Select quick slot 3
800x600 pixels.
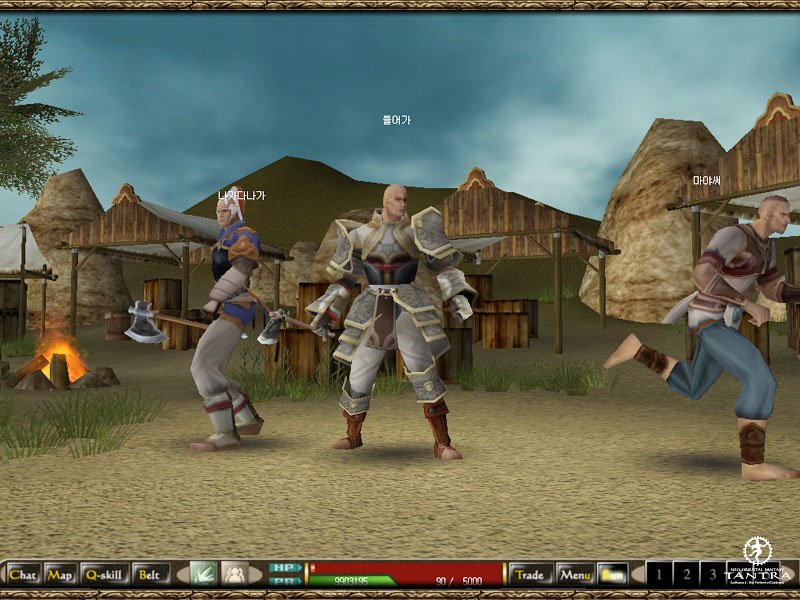click(712, 575)
